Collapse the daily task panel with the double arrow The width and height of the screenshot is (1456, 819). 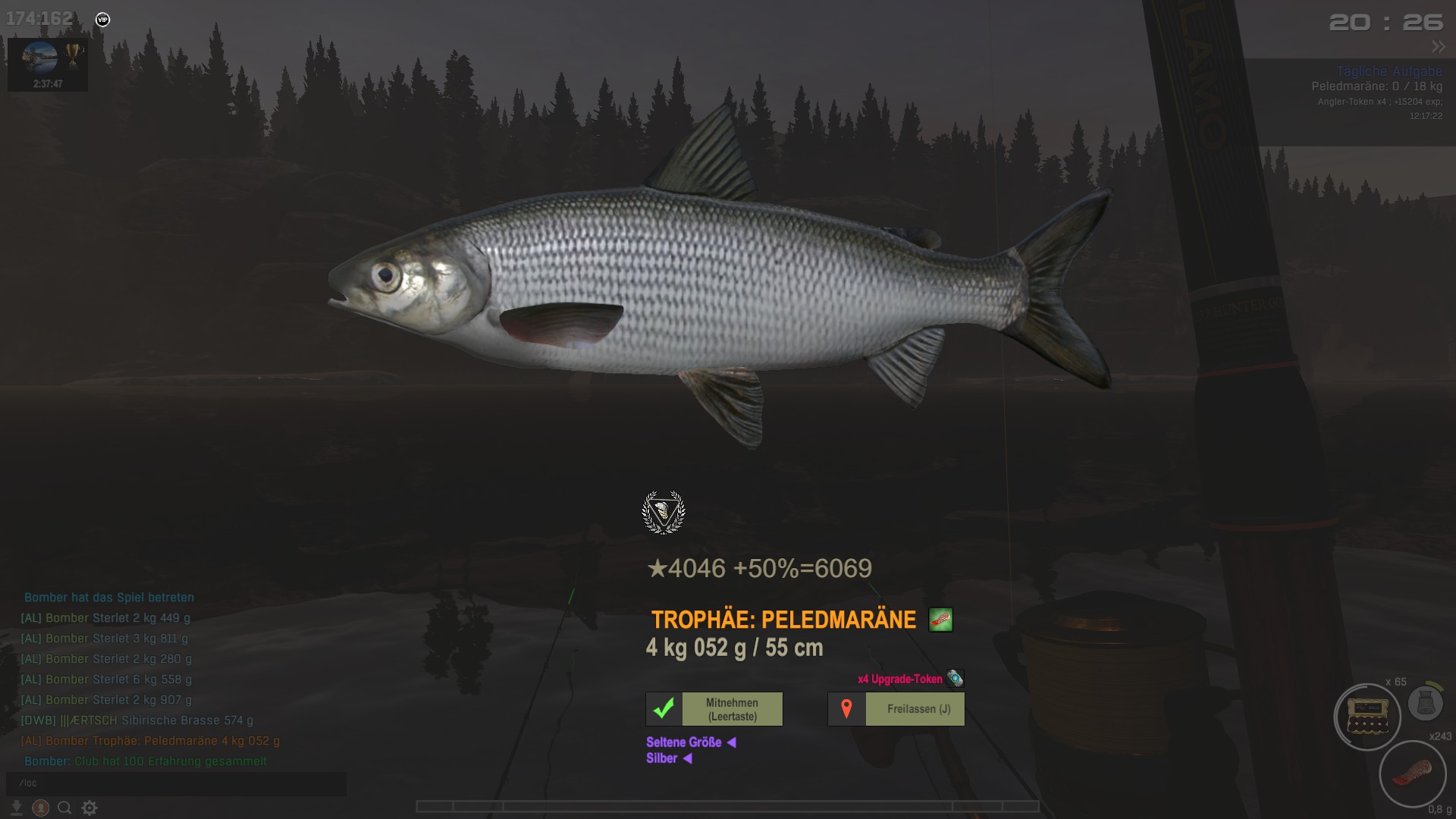(x=1439, y=47)
